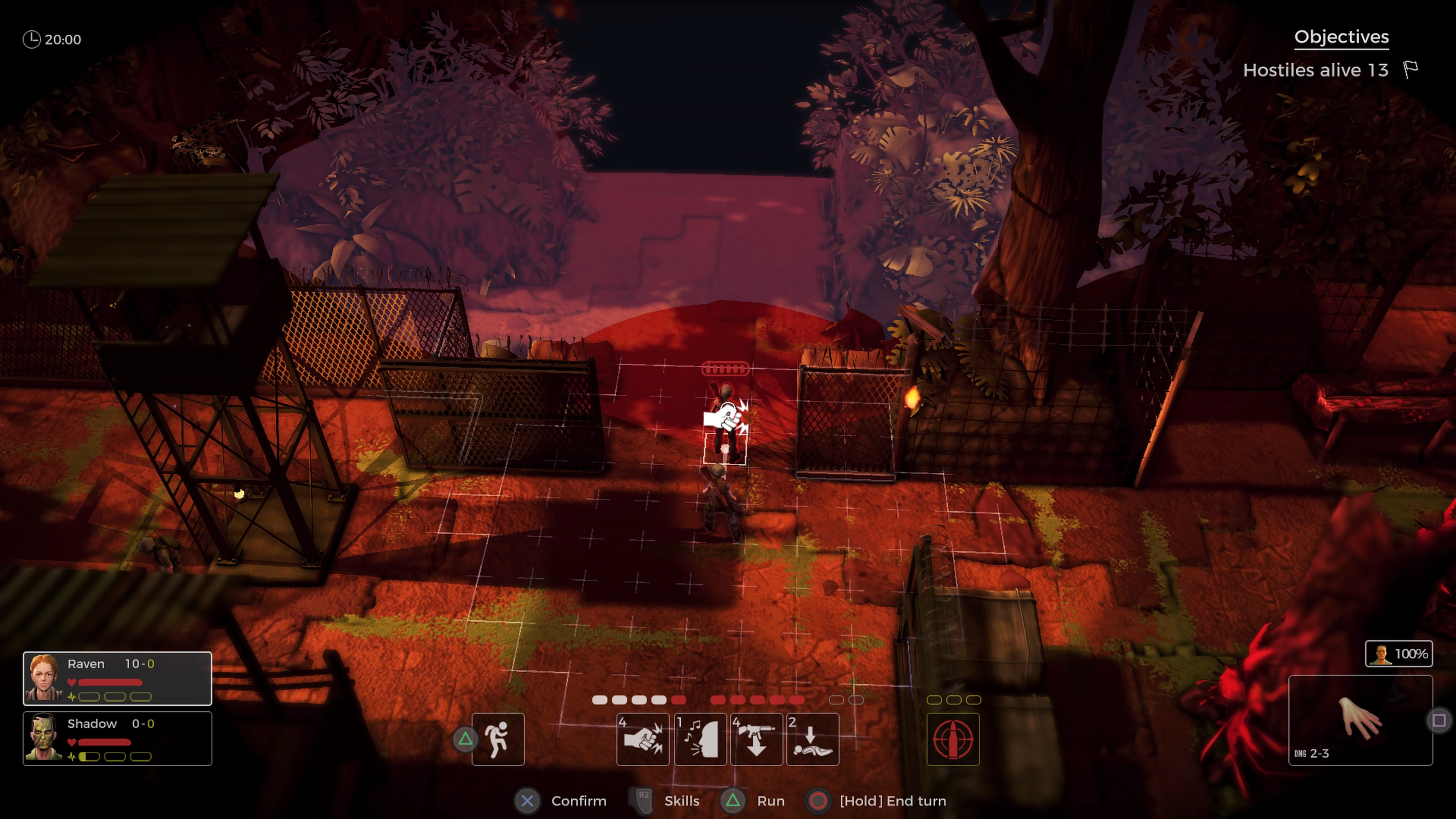1456x819 pixels.
Task: Select the target hit-chance portrait box
Action: point(1398,654)
